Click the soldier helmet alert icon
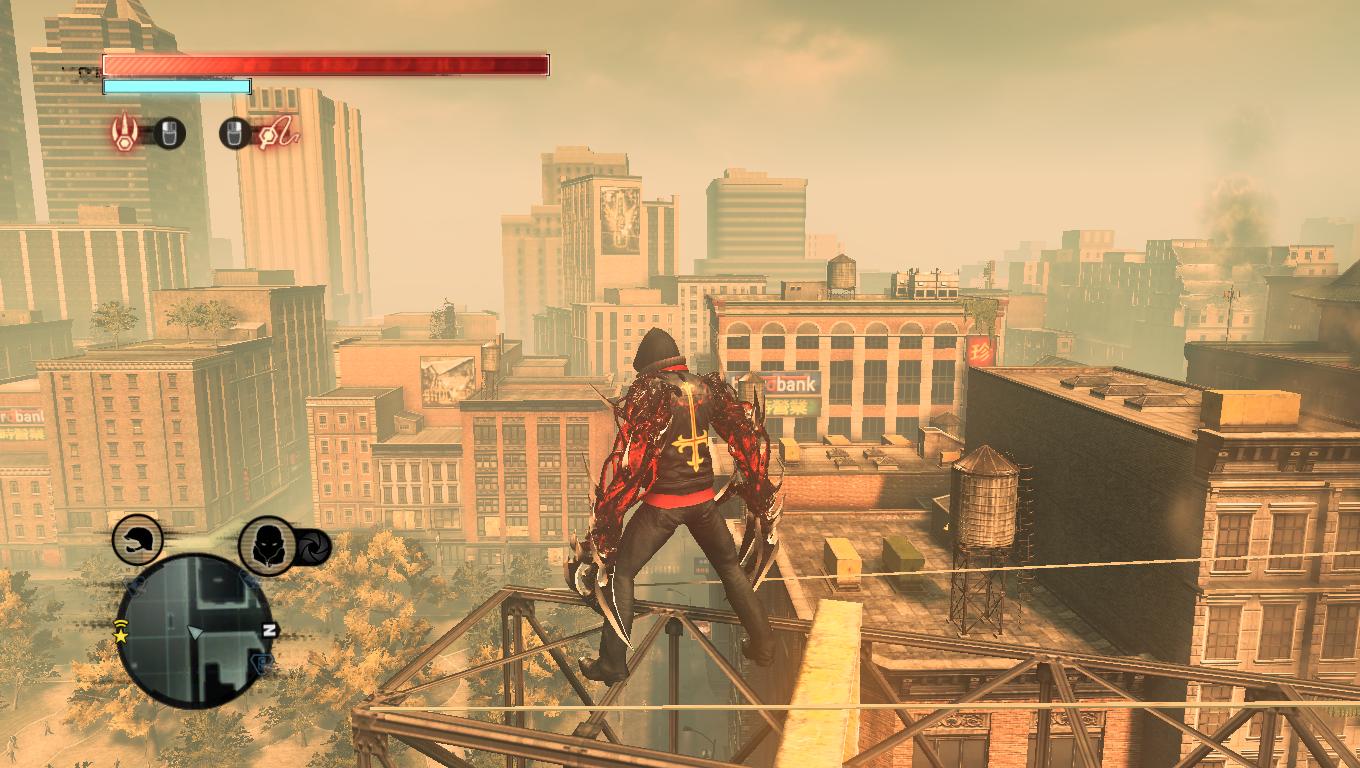1360x768 pixels. pos(136,541)
